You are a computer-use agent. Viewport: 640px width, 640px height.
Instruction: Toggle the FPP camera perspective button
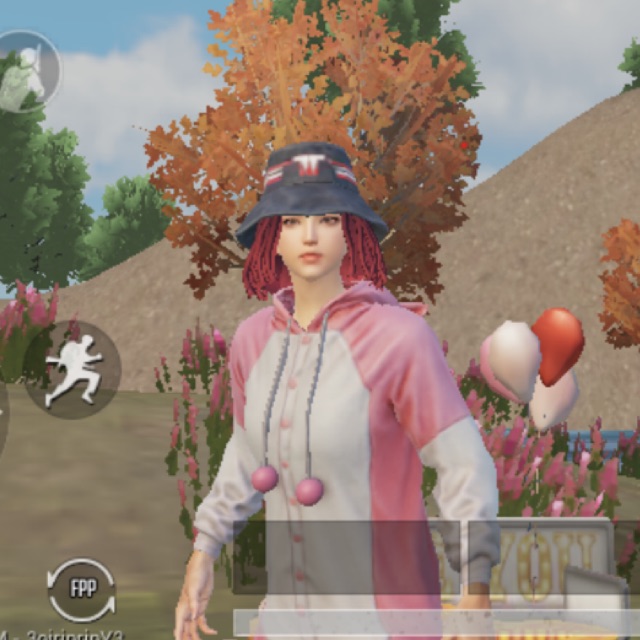81,589
